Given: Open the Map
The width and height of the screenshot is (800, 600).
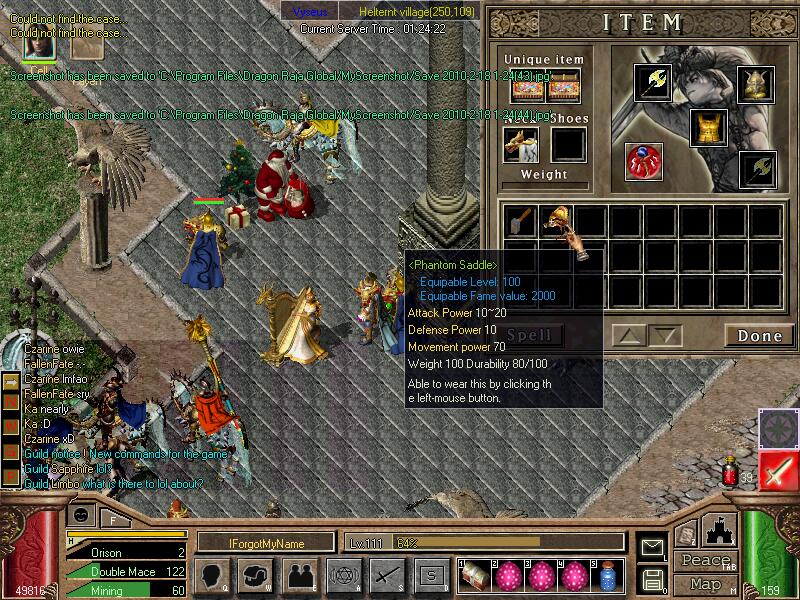Looking at the screenshot, I should [x=704, y=583].
